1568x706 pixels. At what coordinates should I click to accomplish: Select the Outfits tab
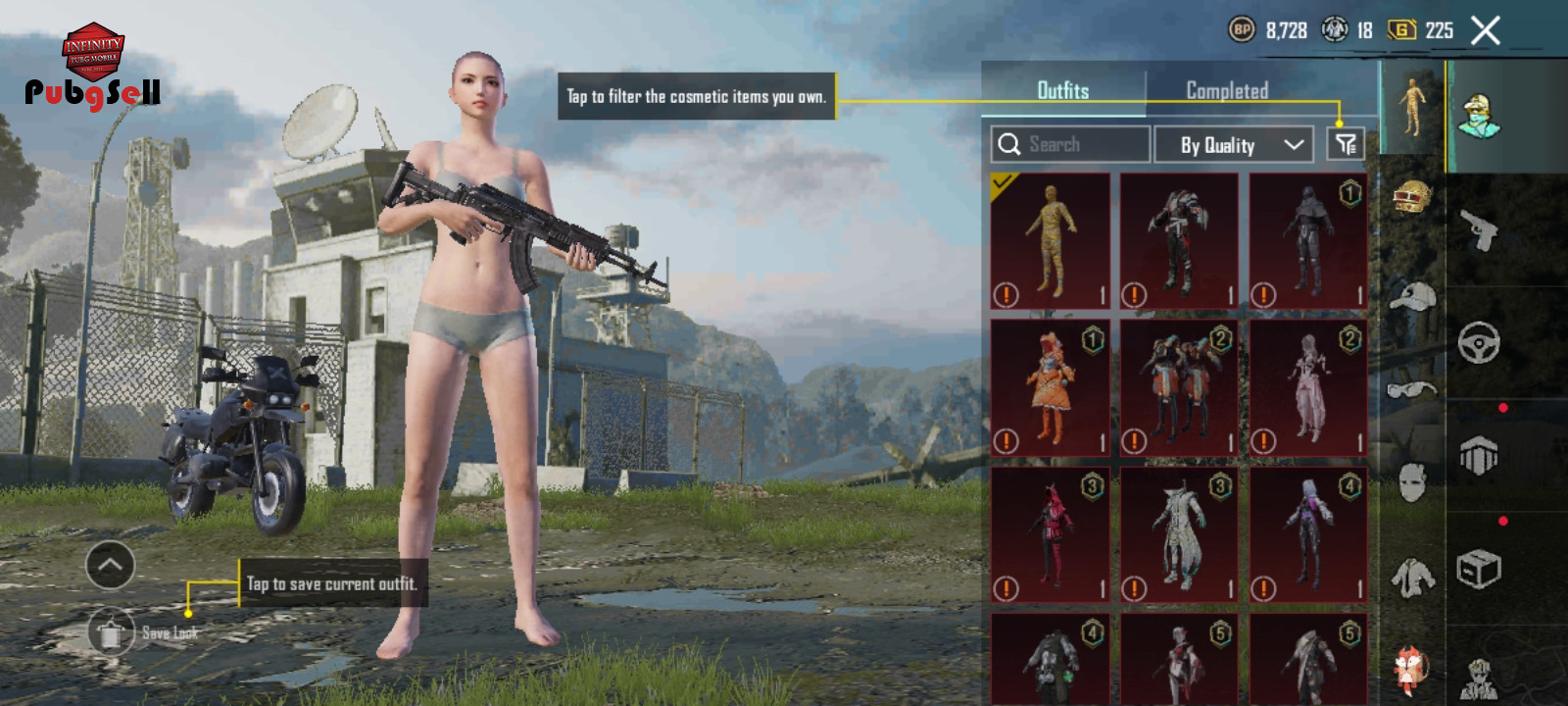(1063, 90)
